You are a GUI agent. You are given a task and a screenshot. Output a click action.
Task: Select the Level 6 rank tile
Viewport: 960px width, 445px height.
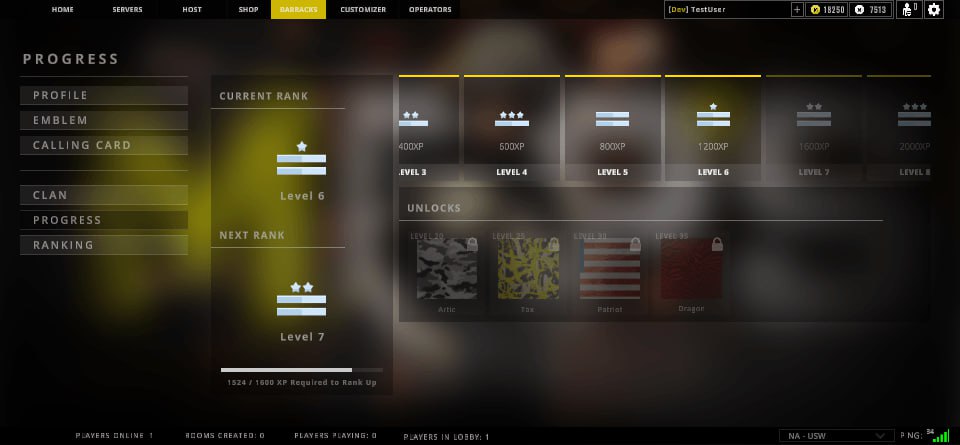pyautogui.click(x=713, y=128)
